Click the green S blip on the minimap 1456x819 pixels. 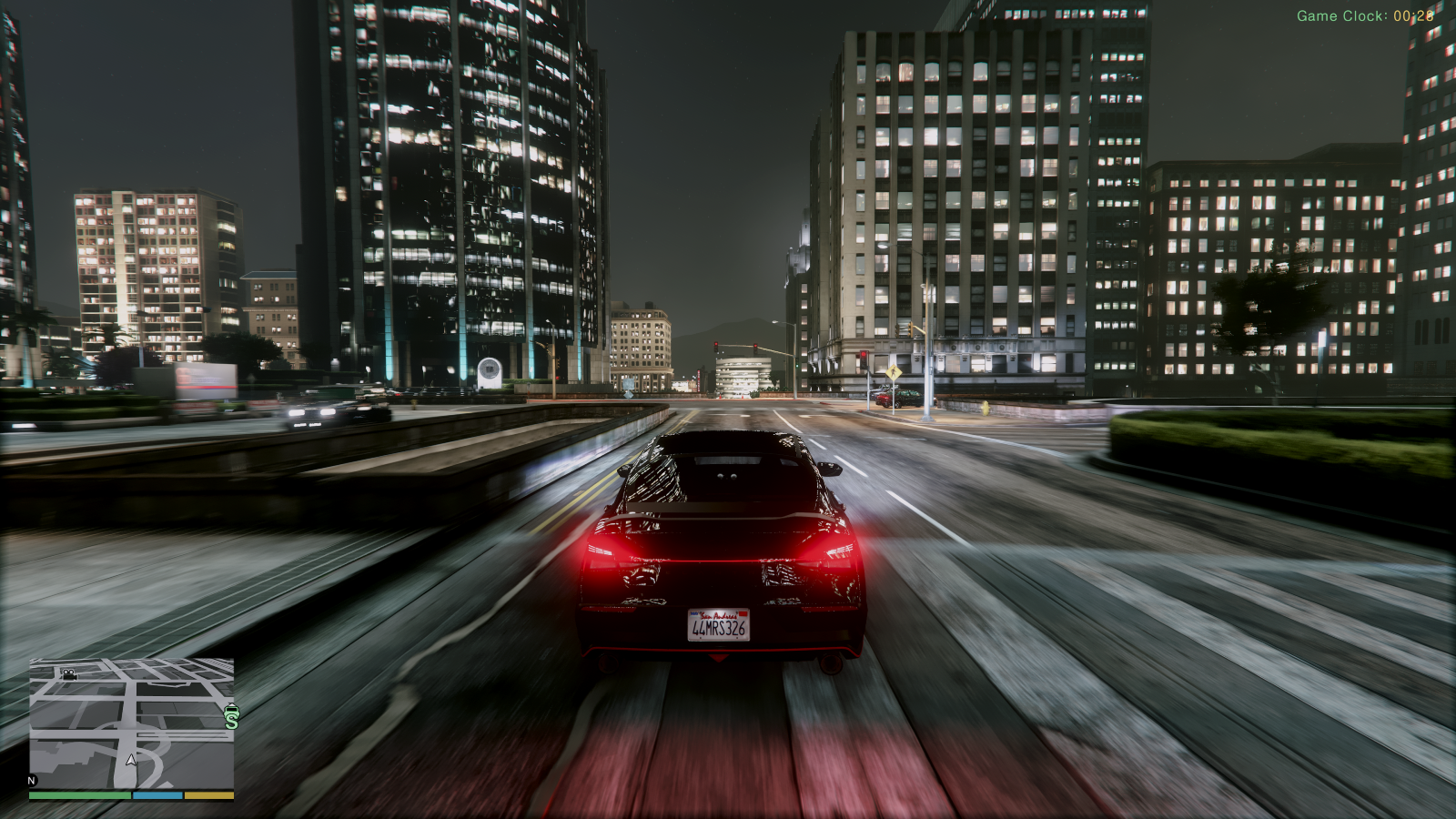click(x=231, y=718)
